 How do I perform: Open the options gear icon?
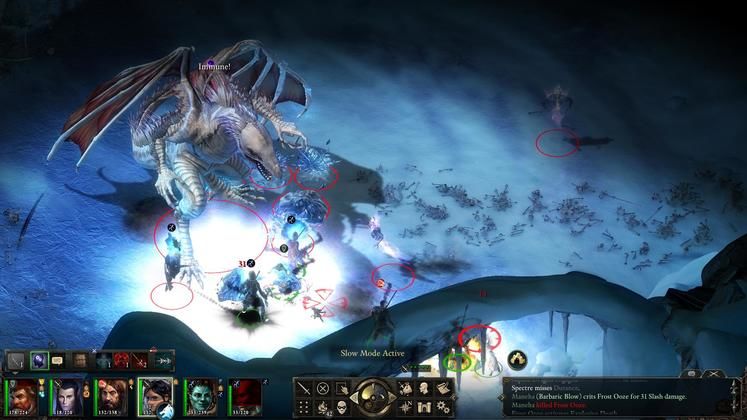tap(443, 406)
